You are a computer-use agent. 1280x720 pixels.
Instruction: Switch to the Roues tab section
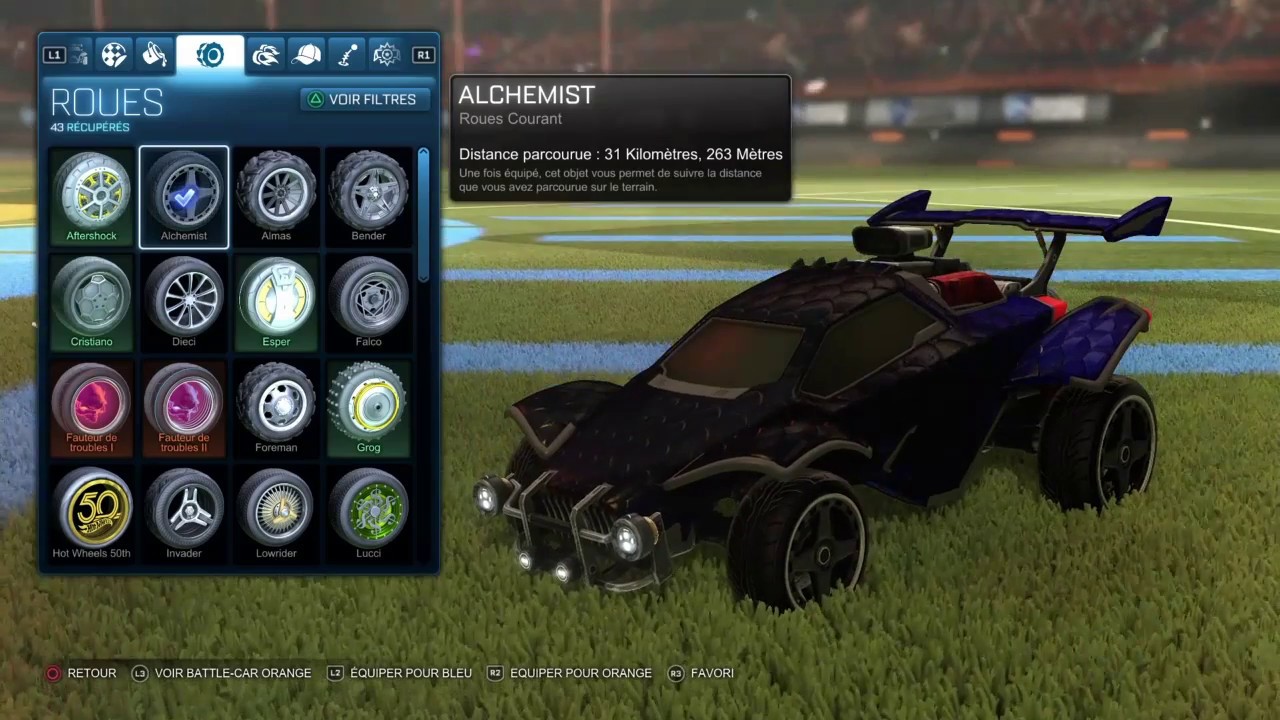(210, 55)
